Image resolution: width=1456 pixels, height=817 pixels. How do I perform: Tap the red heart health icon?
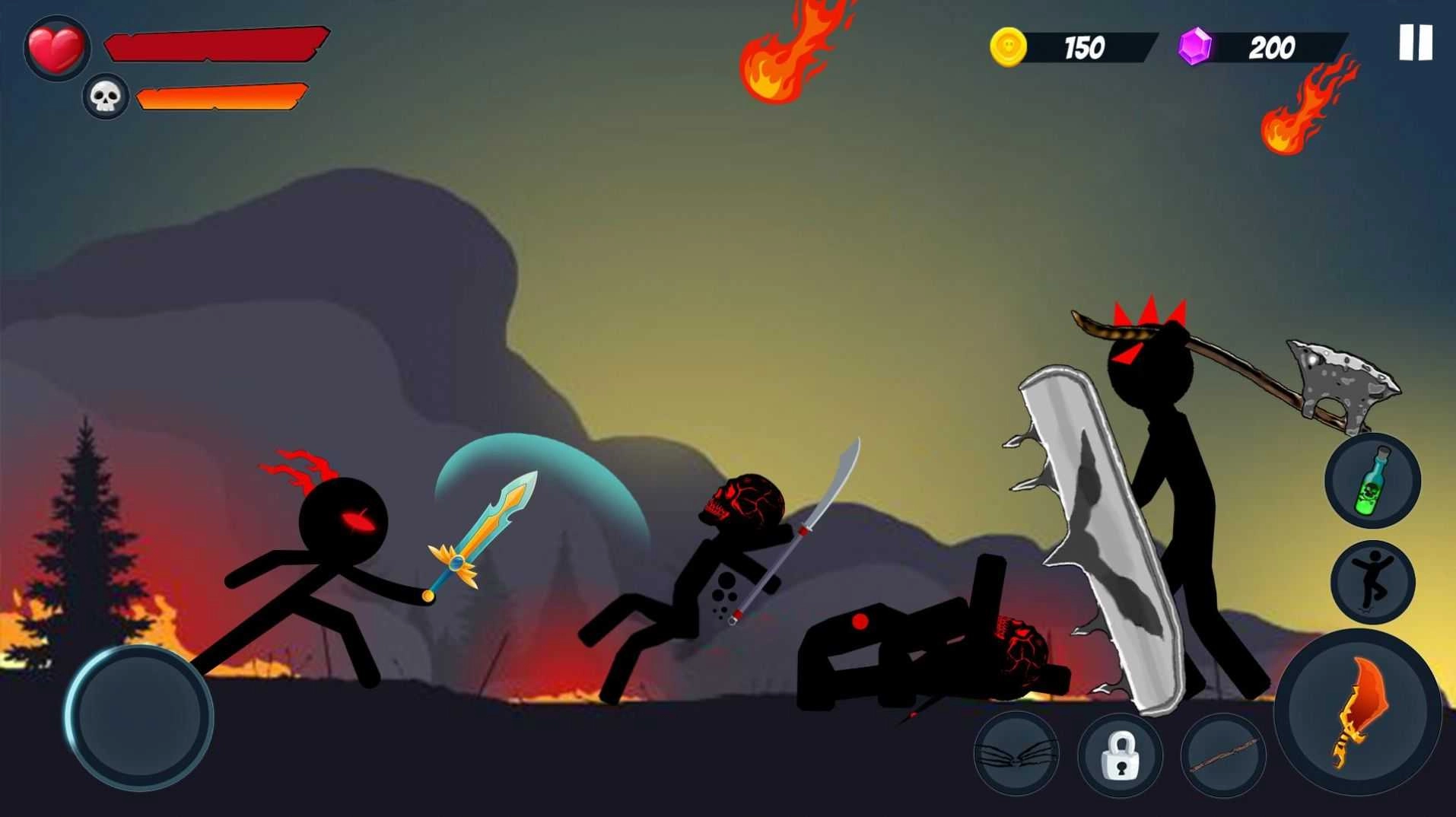[x=55, y=47]
